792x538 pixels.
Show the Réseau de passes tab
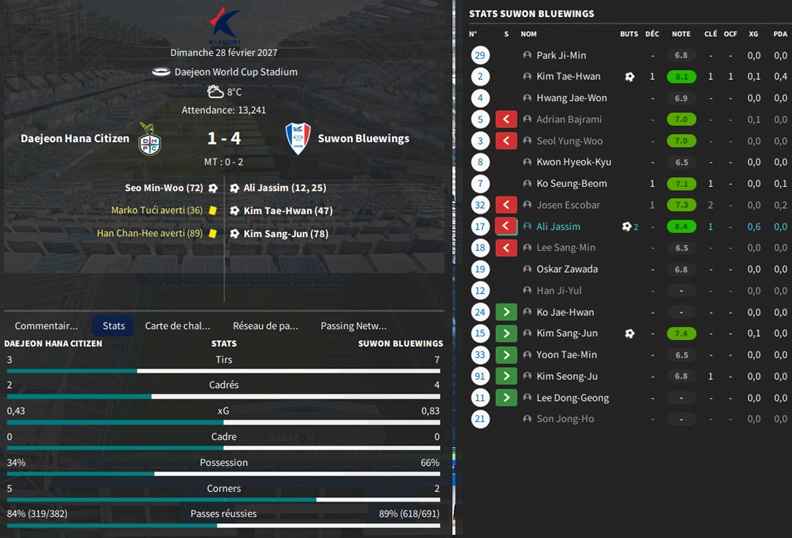pyautogui.click(x=265, y=326)
